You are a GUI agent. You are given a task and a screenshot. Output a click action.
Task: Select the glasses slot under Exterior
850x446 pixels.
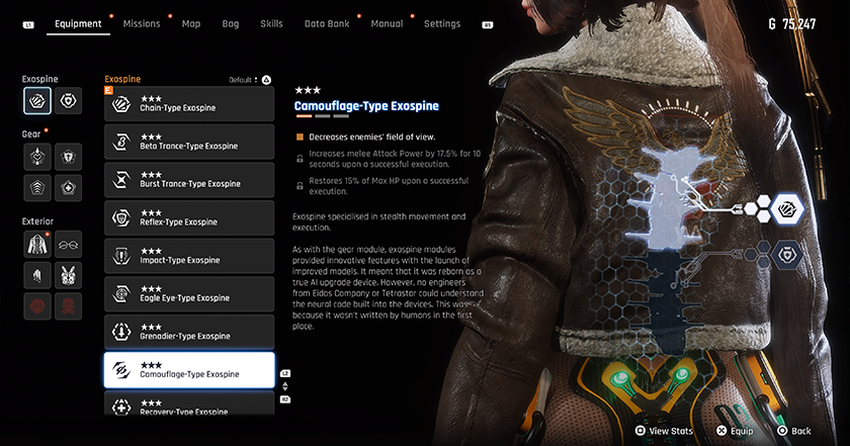tap(68, 243)
